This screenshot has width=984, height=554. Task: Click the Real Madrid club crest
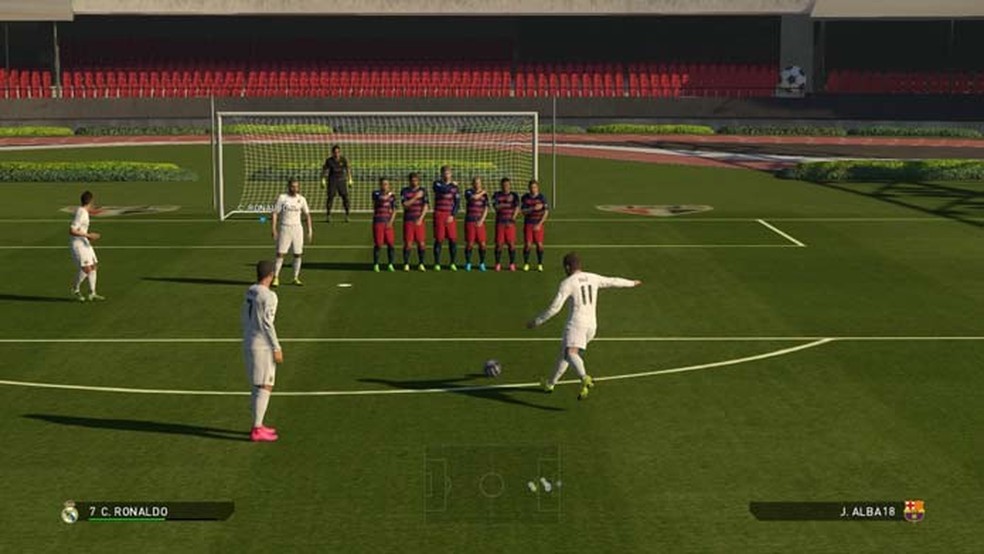[x=69, y=512]
